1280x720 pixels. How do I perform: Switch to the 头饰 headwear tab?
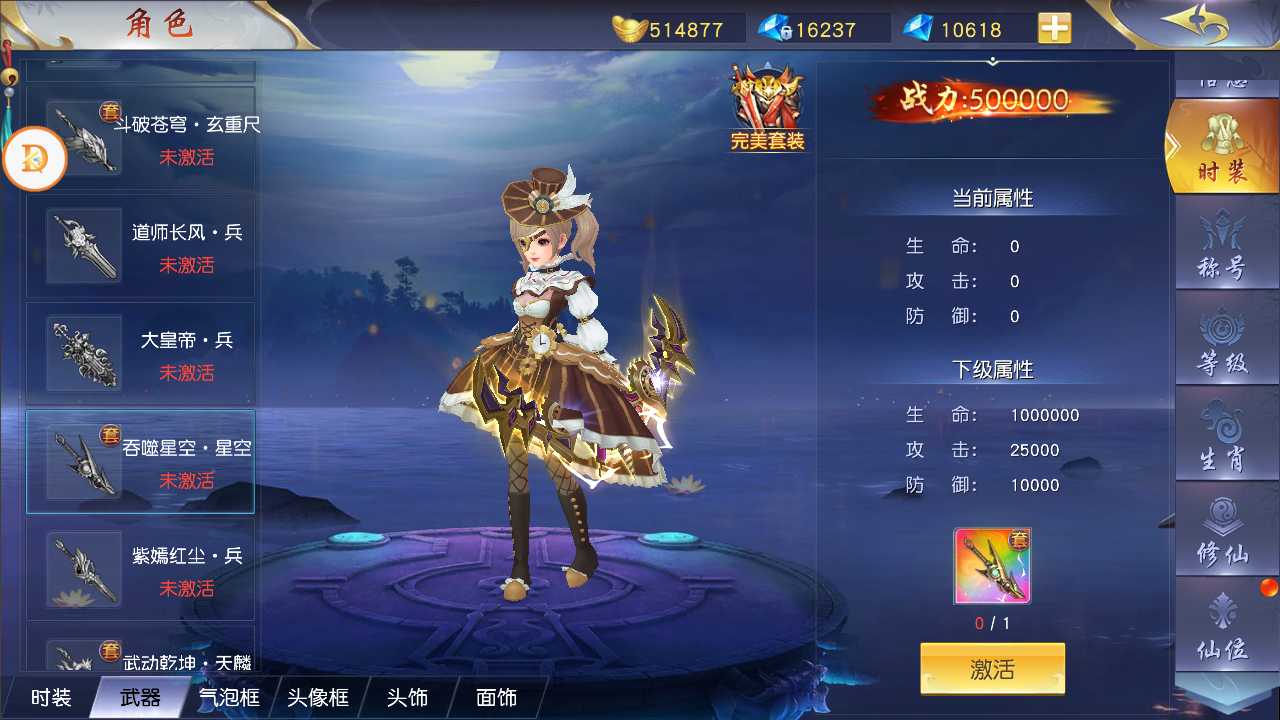[x=407, y=697]
